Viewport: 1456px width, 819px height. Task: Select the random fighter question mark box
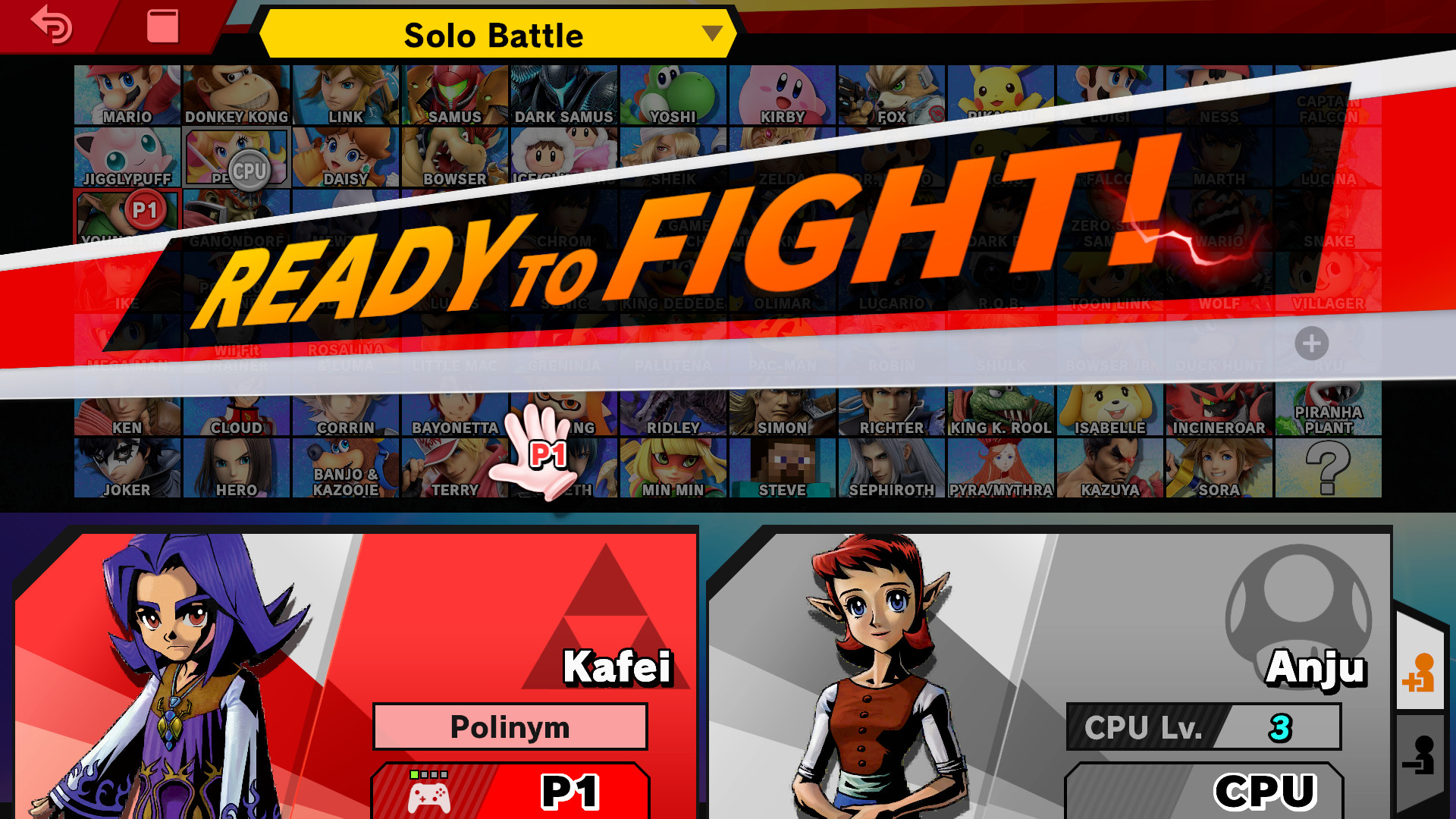pos(1328,468)
